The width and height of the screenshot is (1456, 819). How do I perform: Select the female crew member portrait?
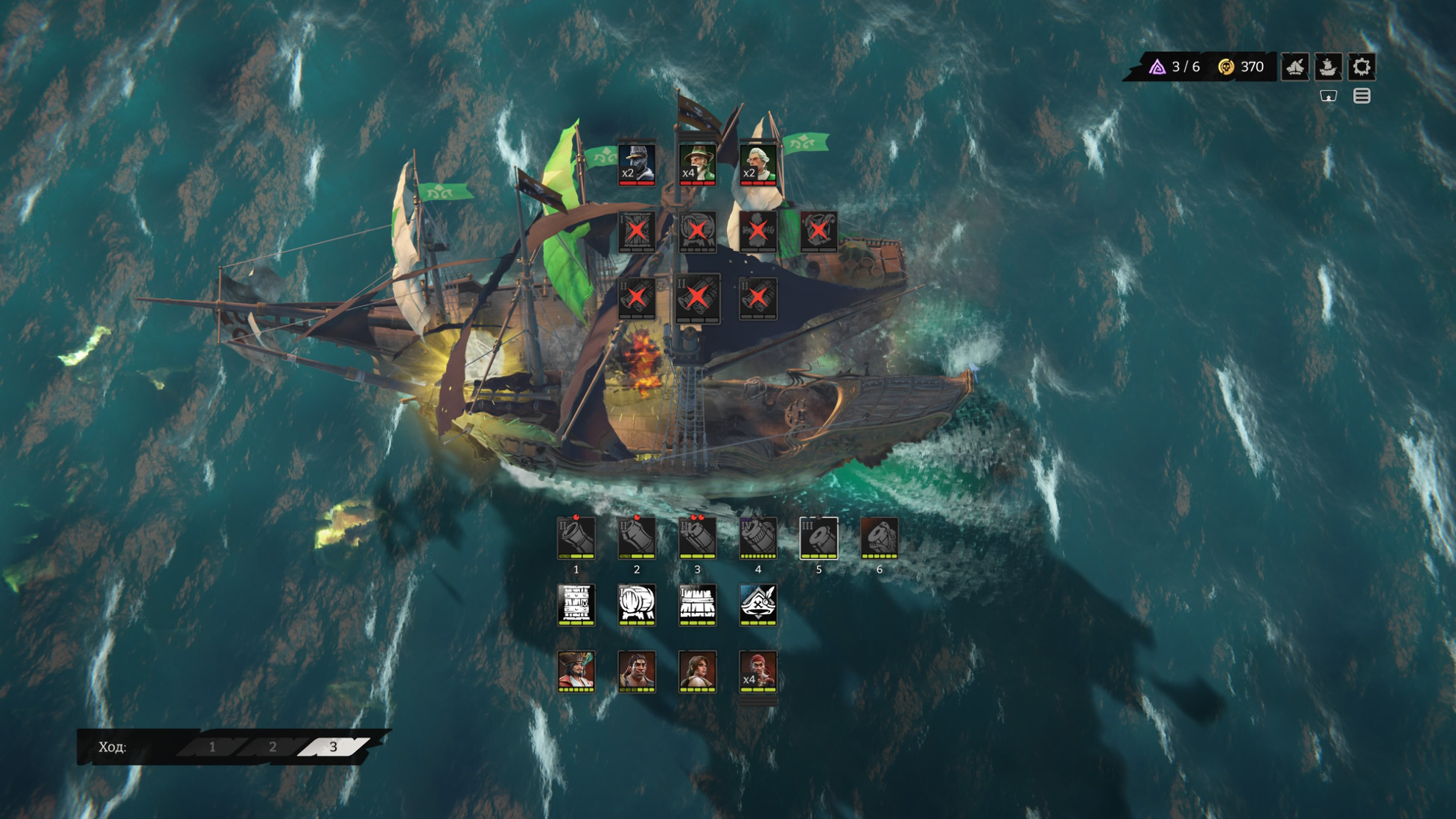[697, 671]
